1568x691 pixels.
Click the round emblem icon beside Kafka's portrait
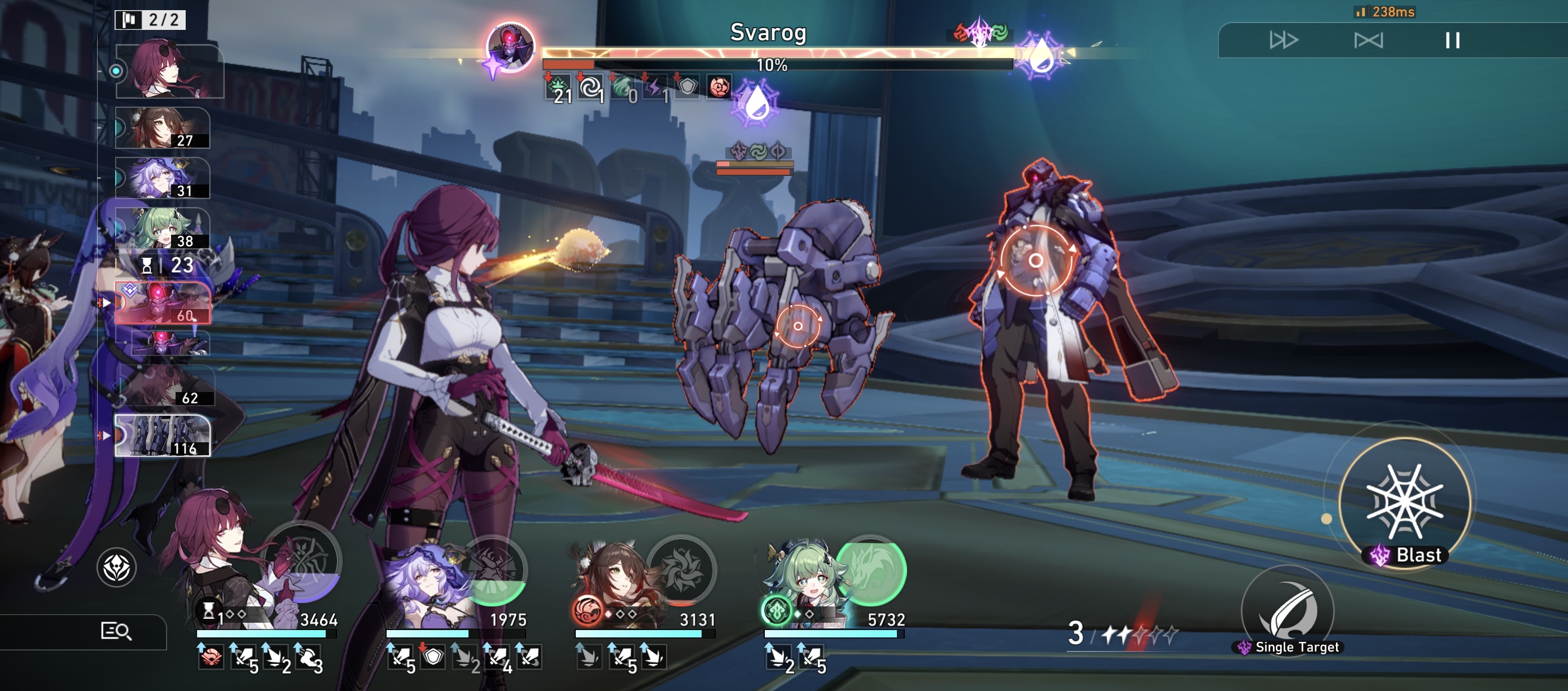pos(116,567)
